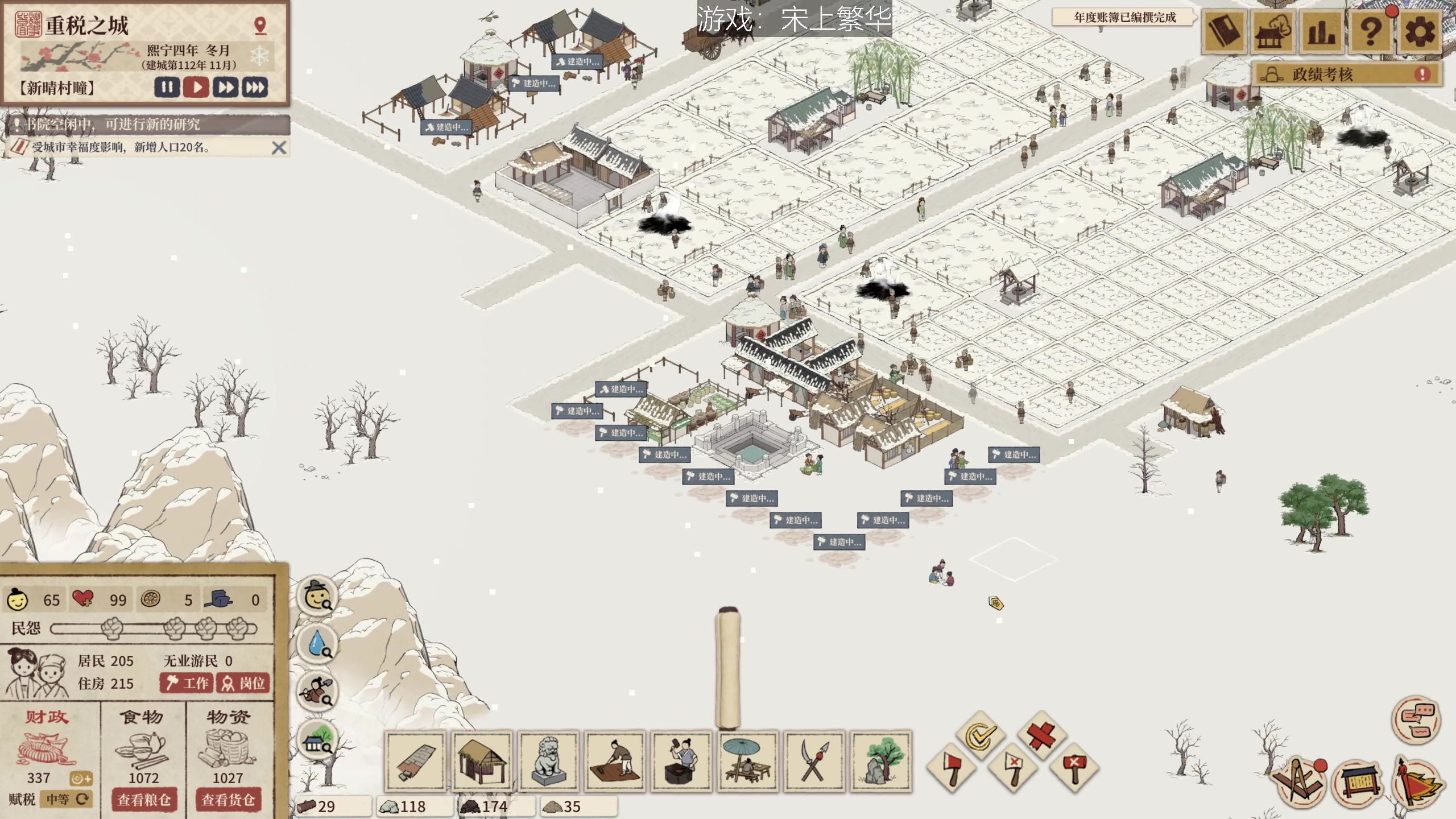Change the 赋税 tax level 中等 toggle
Image resolution: width=1456 pixels, height=819 pixels.
[x=67, y=799]
